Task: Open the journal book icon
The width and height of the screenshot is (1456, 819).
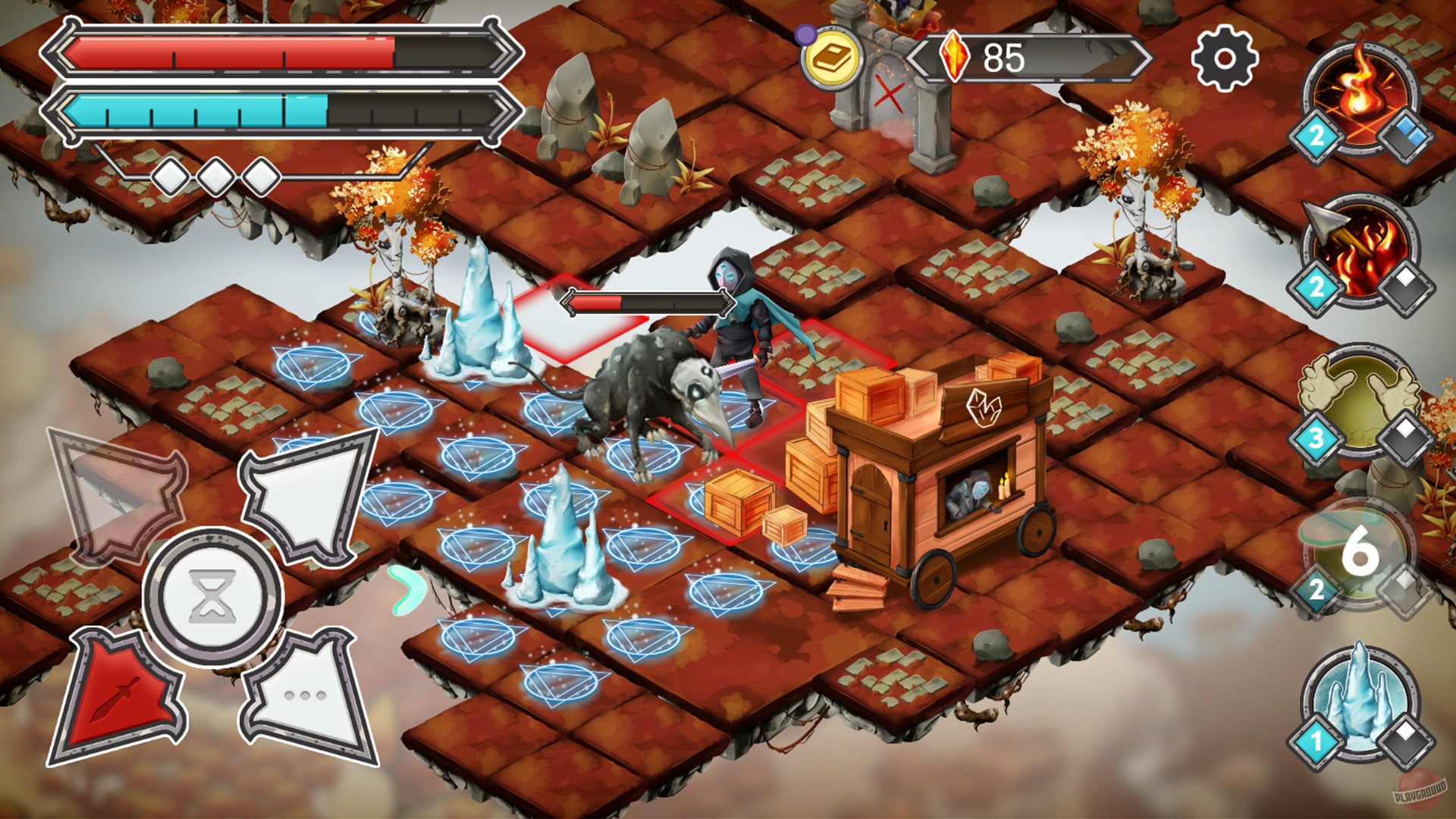Action: pos(832,55)
